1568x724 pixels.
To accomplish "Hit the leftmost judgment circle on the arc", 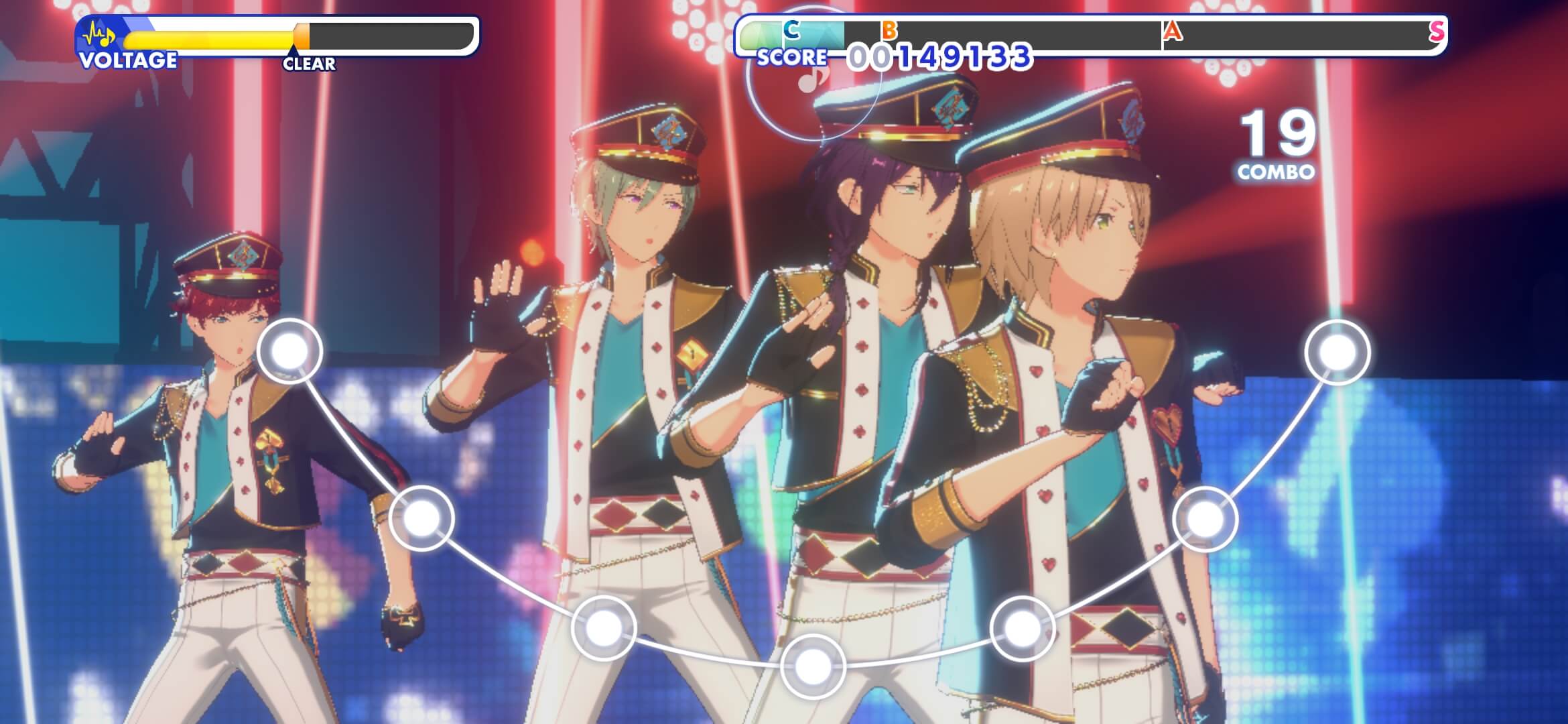I will 290,350.
